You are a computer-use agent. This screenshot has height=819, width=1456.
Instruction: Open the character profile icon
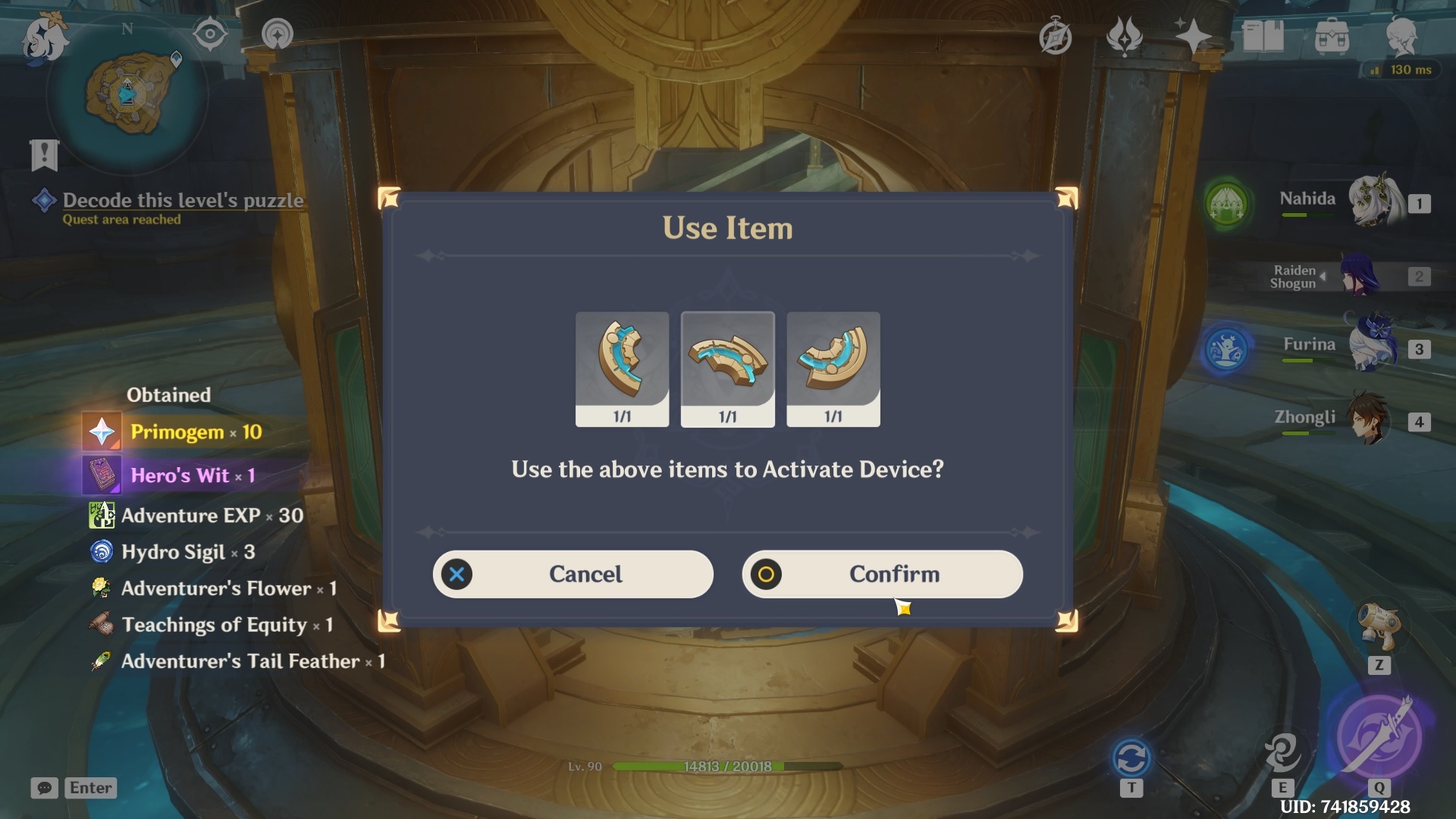tap(1401, 36)
